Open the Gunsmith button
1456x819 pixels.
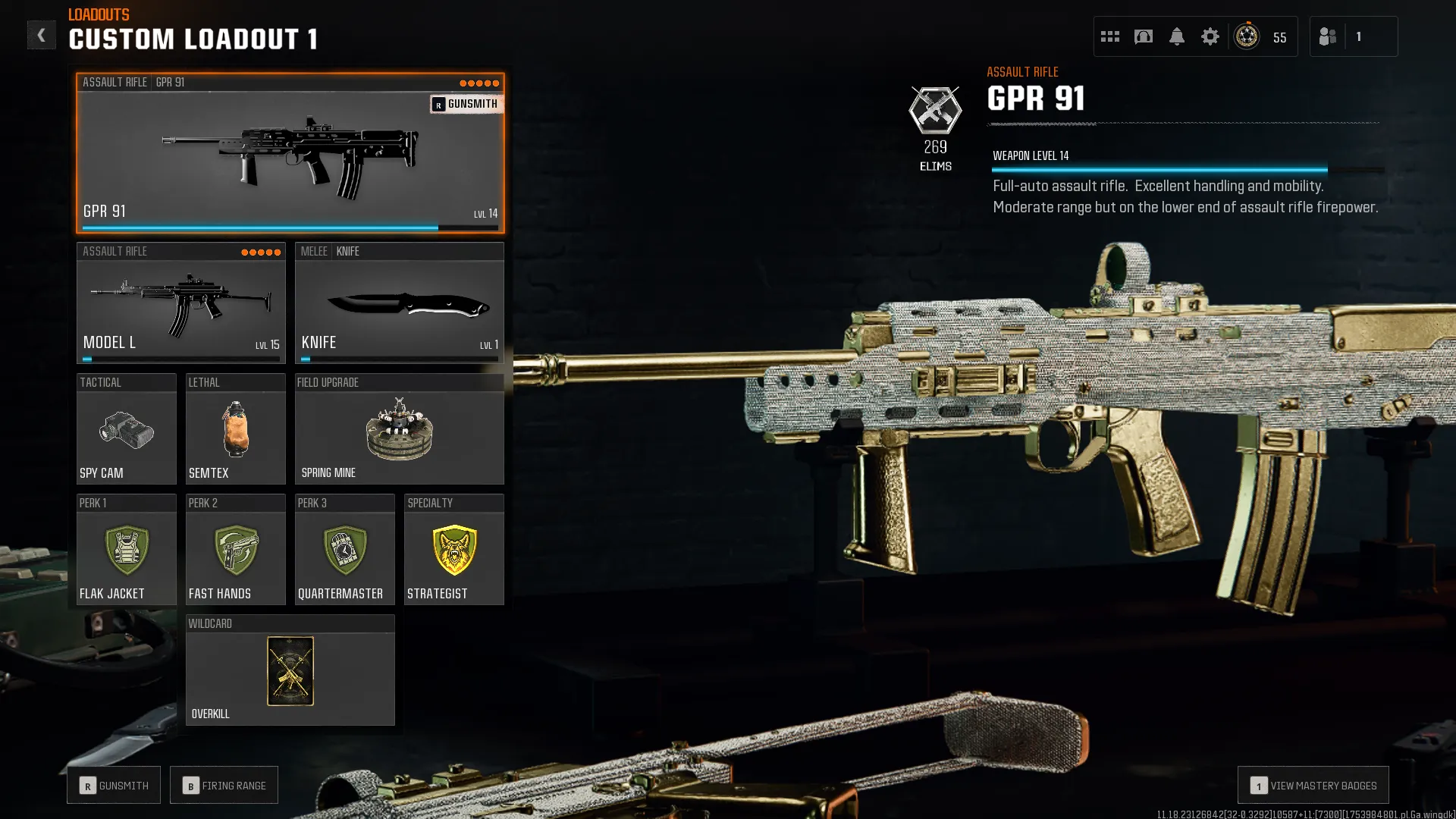113,785
